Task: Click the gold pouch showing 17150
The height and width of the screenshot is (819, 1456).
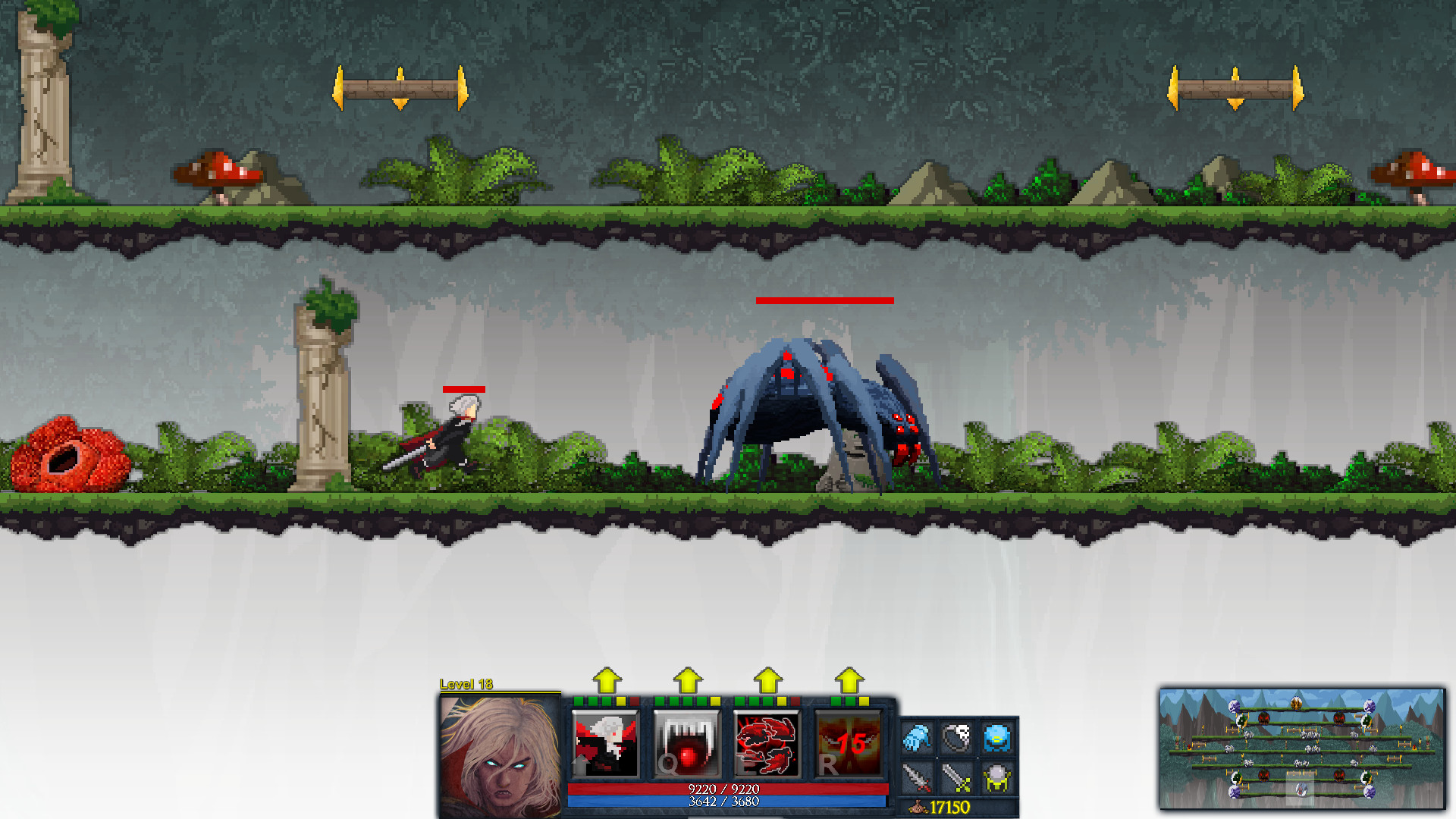Action: coord(940,805)
